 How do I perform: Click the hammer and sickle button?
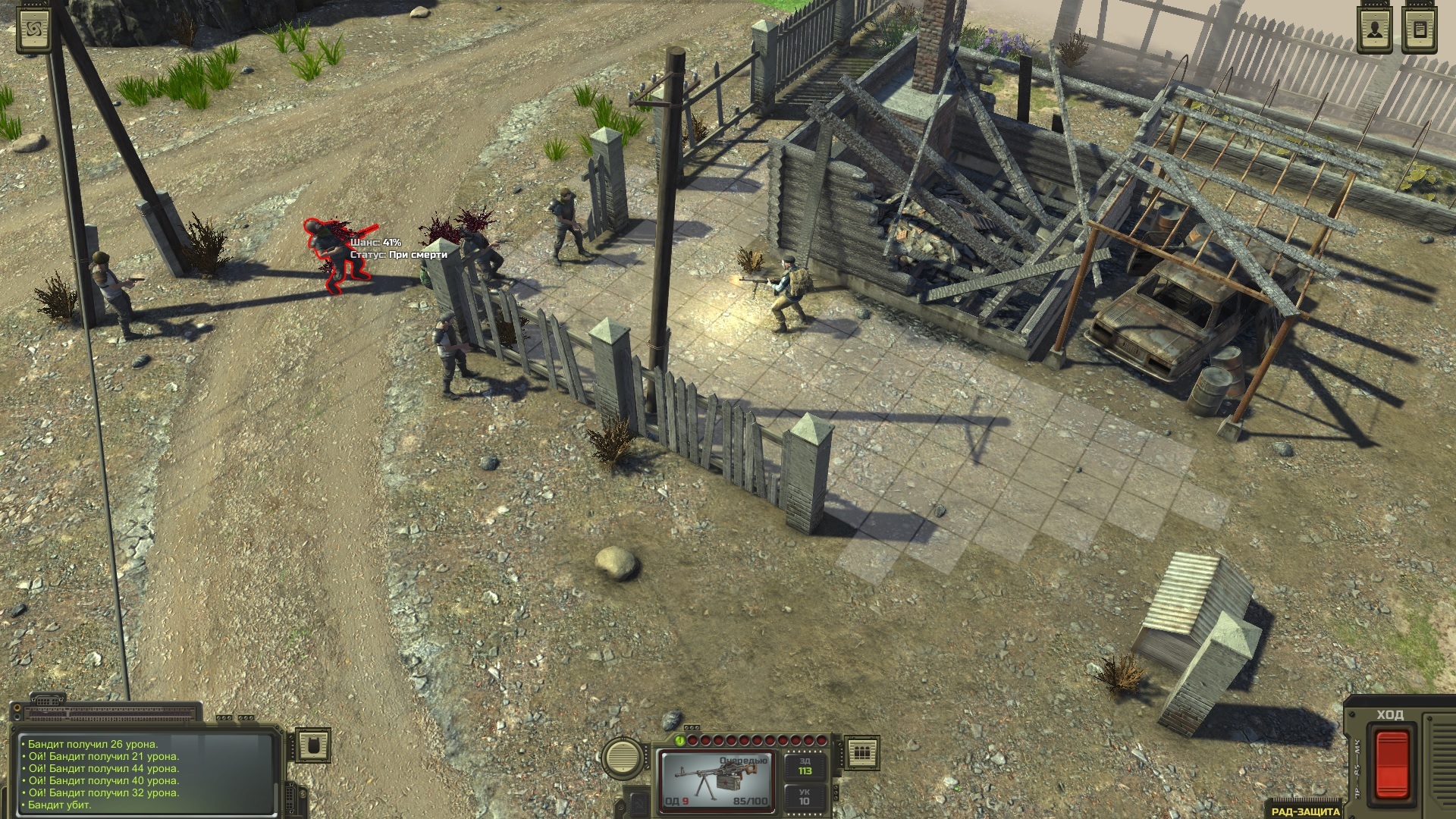(638, 805)
